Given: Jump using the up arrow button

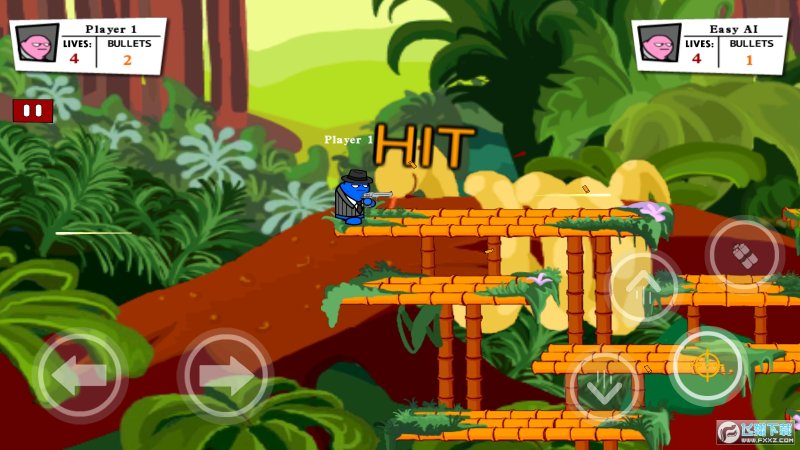Looking at the screenshot, I should pos(642,287).
